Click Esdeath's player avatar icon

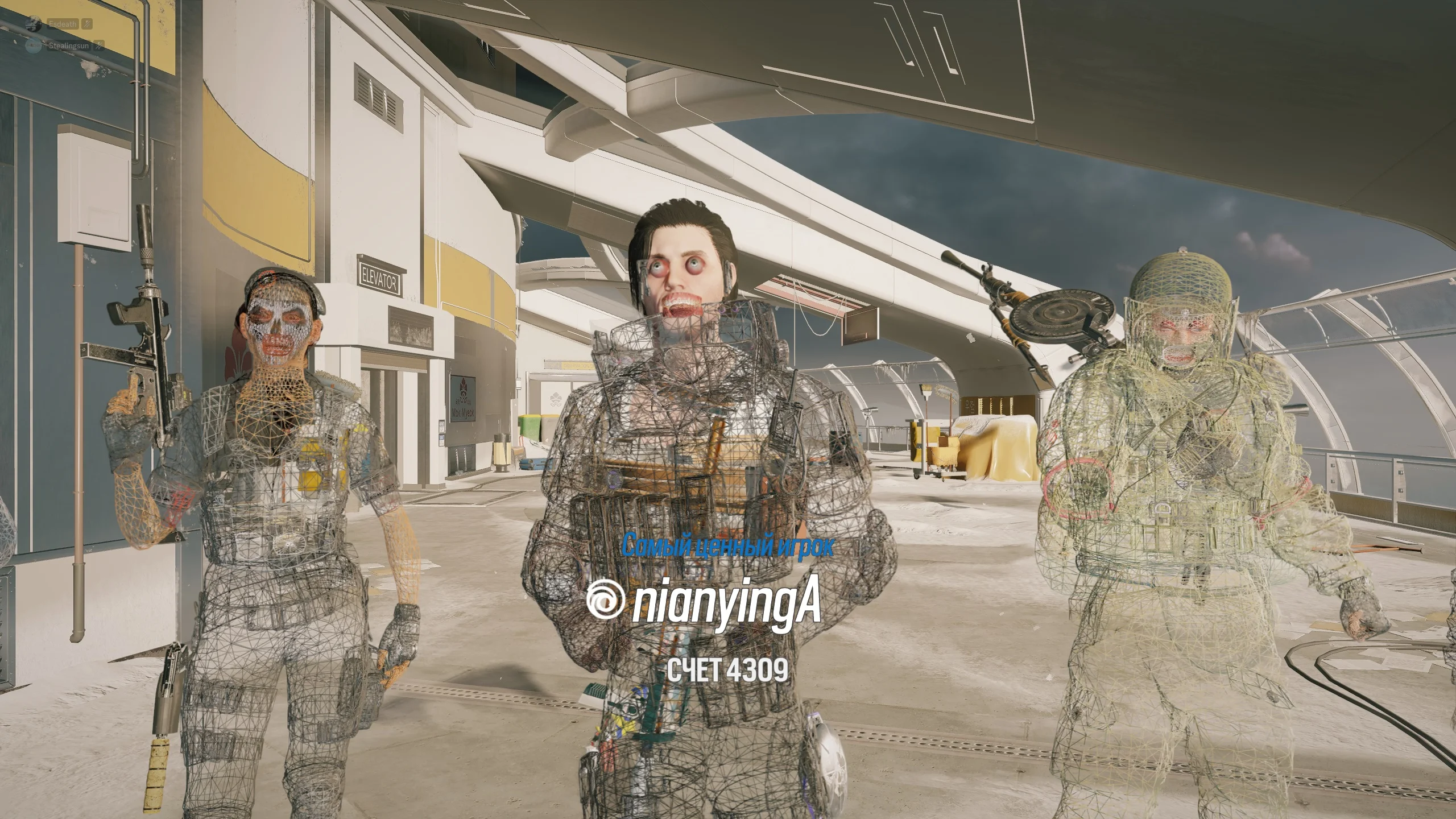[x=34, y=24]
